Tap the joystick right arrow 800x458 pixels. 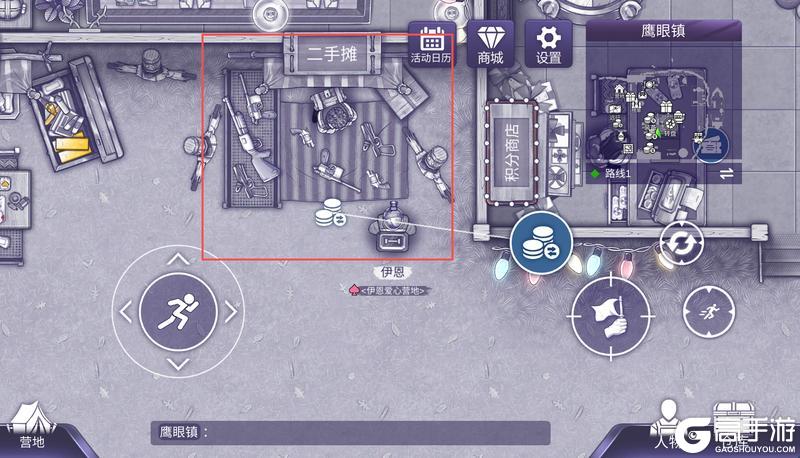click(230, 312)
